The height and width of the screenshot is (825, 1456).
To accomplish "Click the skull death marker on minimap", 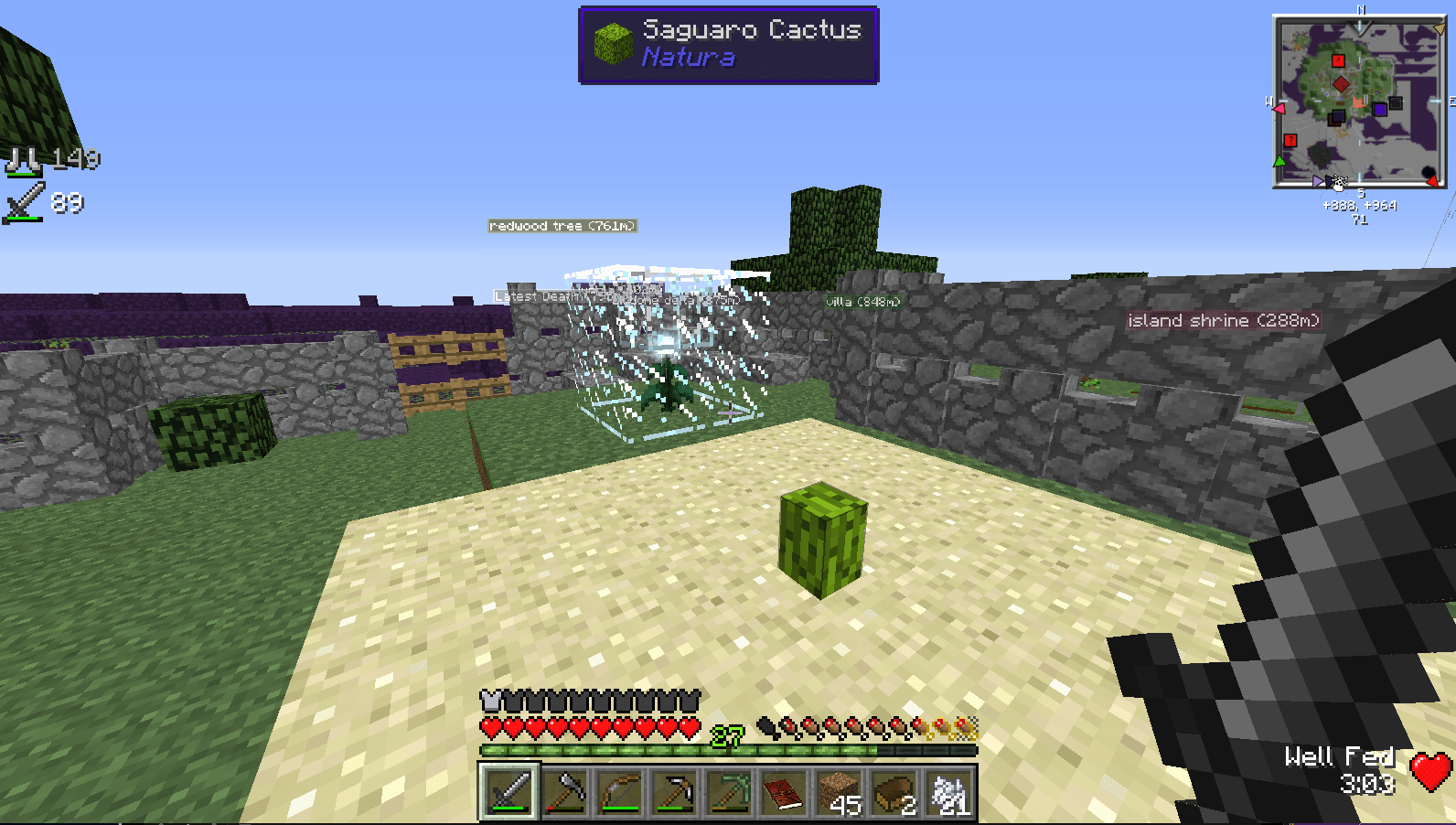I will [x=1338, y=183].
